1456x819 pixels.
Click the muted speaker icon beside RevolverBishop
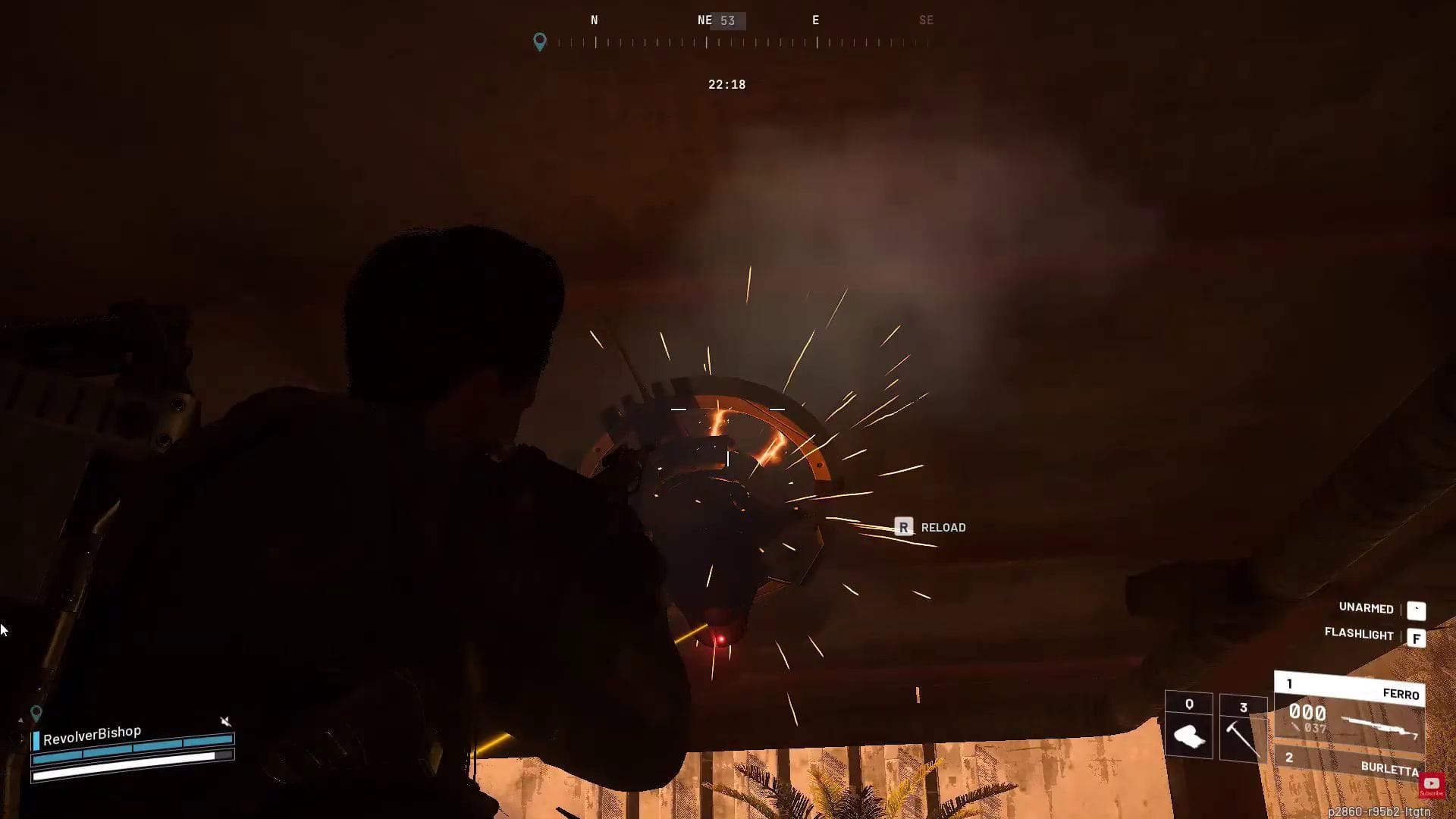225,720
